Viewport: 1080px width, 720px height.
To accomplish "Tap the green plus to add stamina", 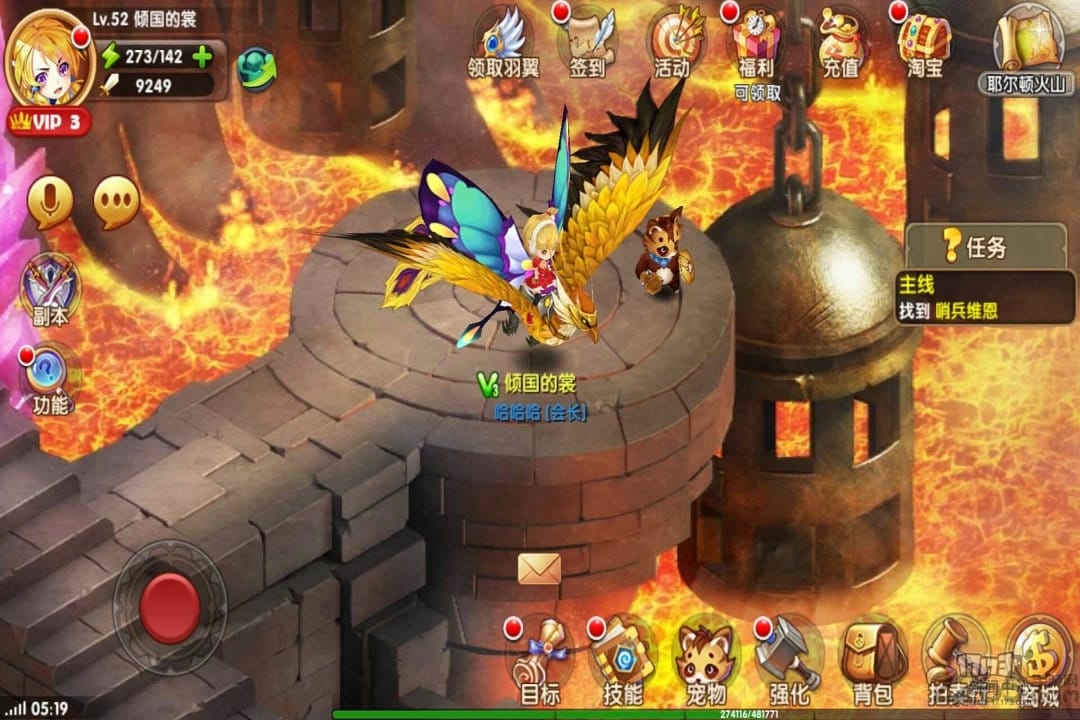I will pyautogui.click(x=202, y=56).
